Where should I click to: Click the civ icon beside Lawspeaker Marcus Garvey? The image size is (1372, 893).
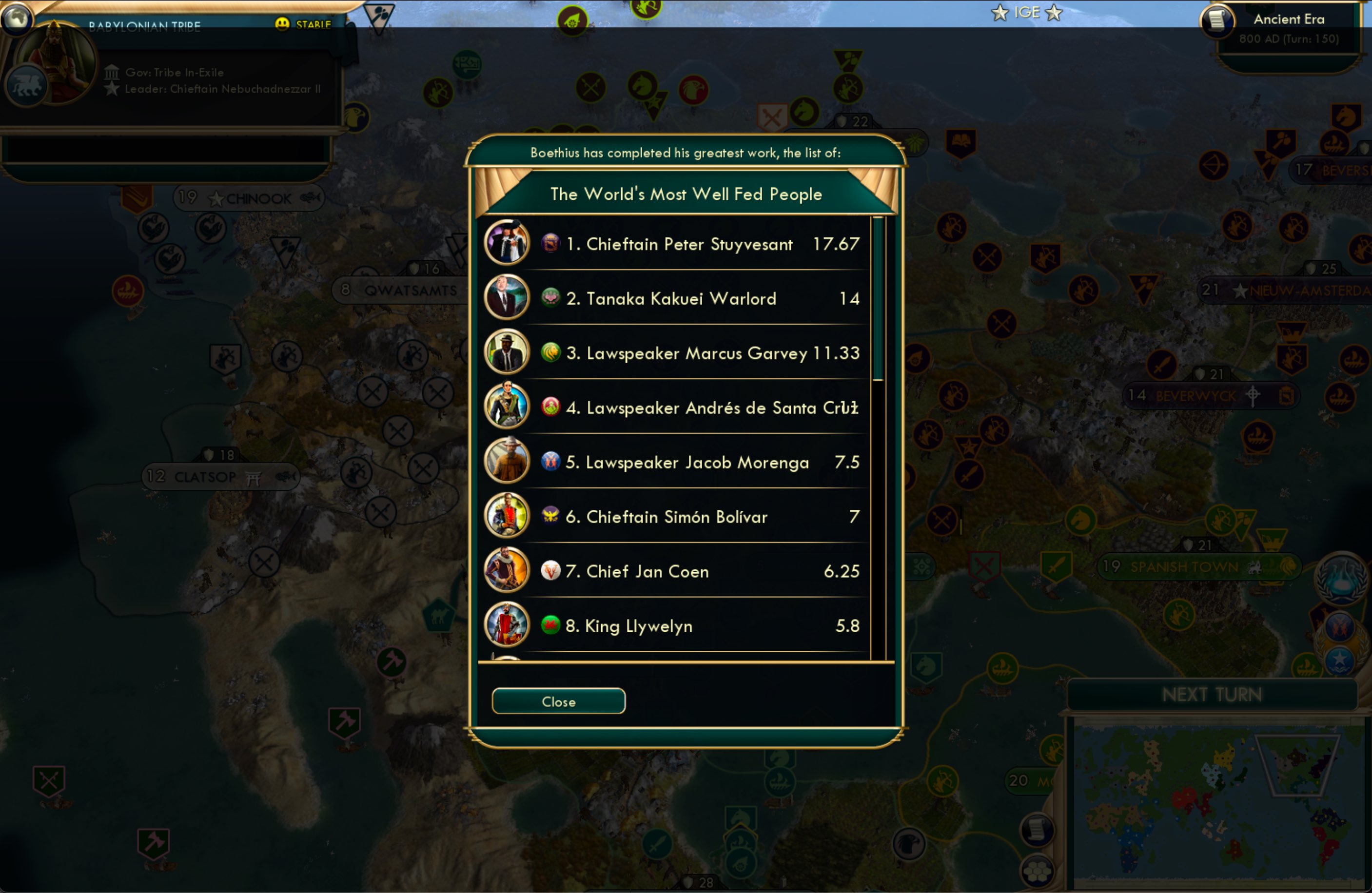[x=552, y=352]
